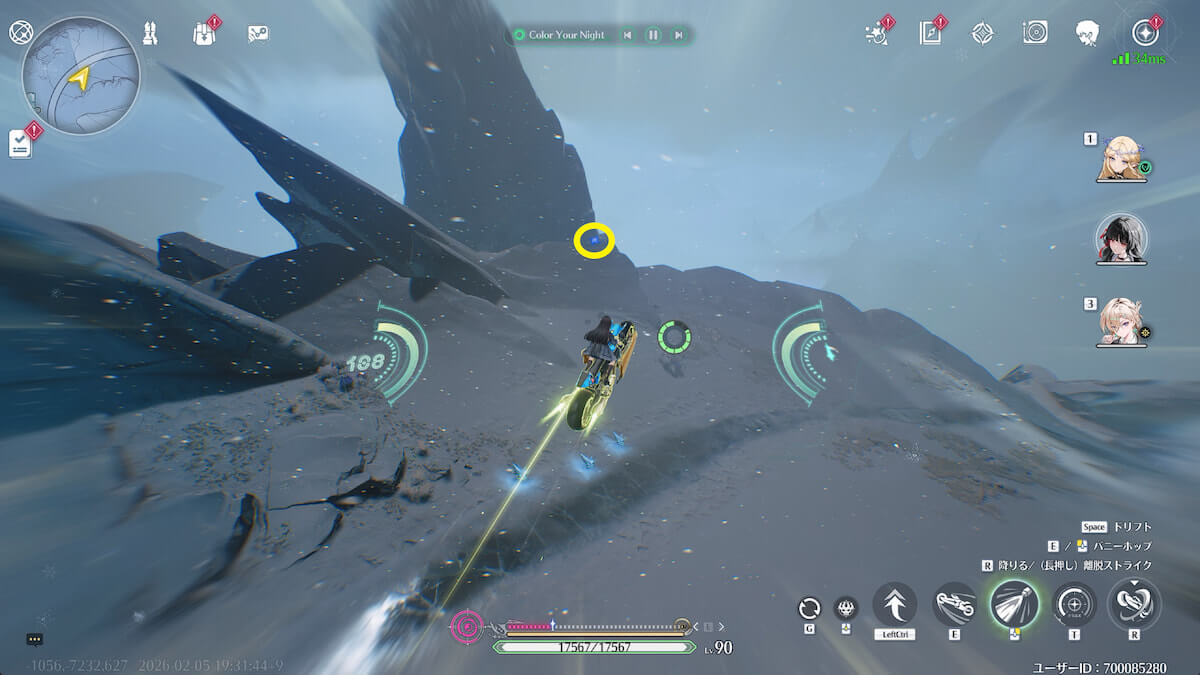This screenshot has height=675, width=1200.
Task: Switch to the blonde character in slot 1
Action: 1120,158
